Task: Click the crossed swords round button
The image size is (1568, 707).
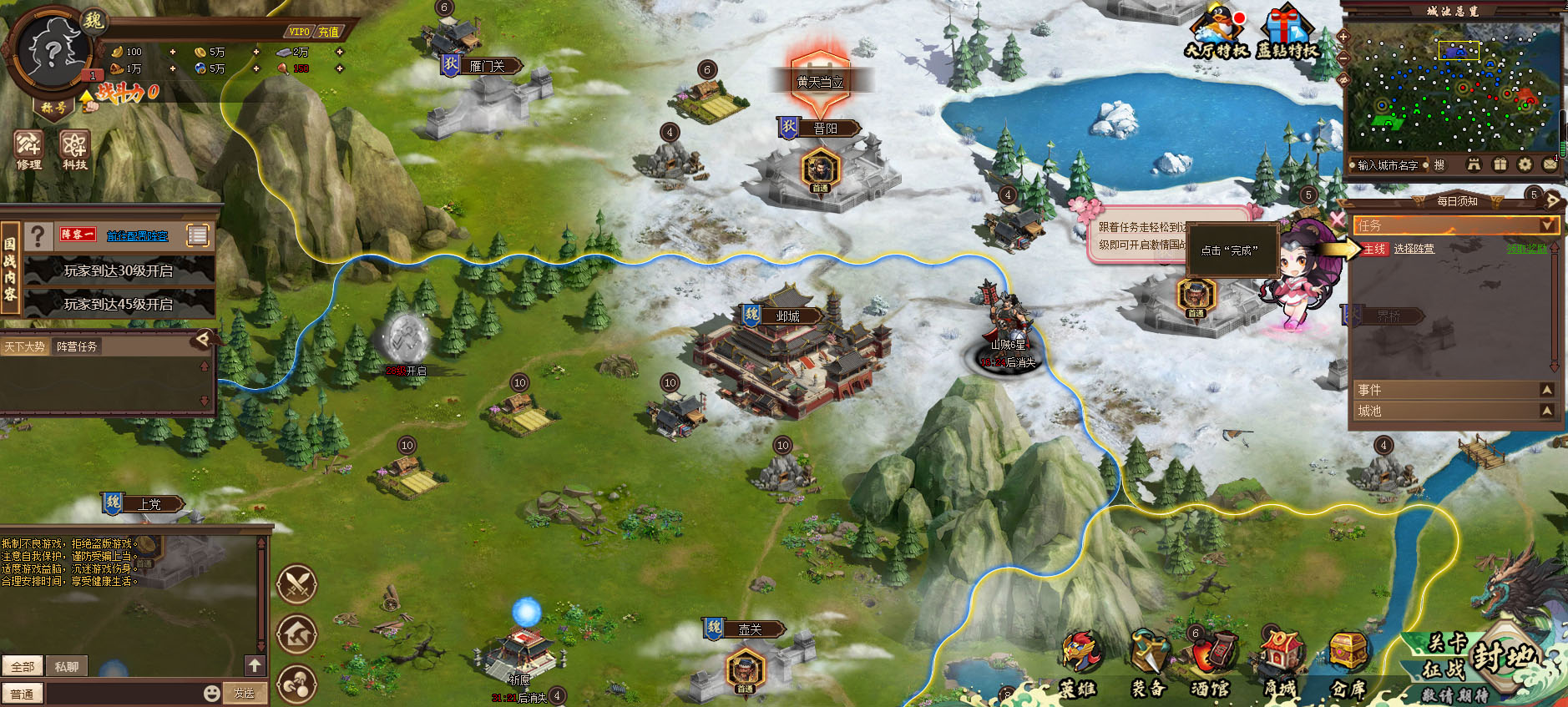Action: coord(296,584)
